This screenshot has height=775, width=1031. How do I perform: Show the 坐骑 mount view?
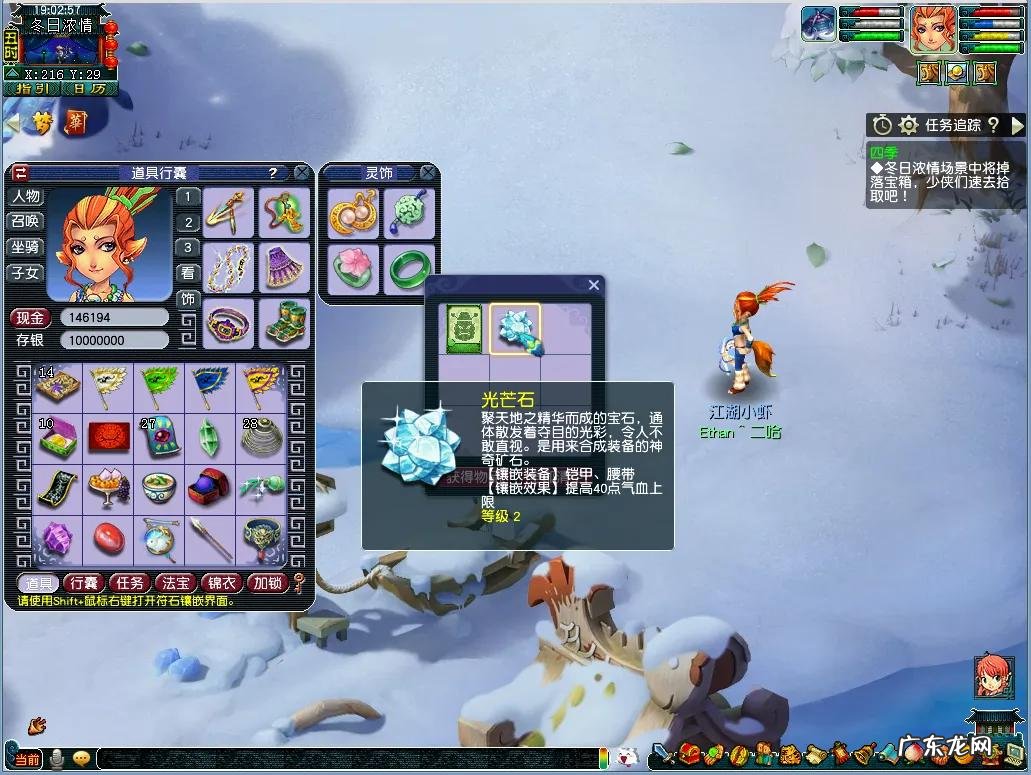pyautogui.click(x=26, y=247)
